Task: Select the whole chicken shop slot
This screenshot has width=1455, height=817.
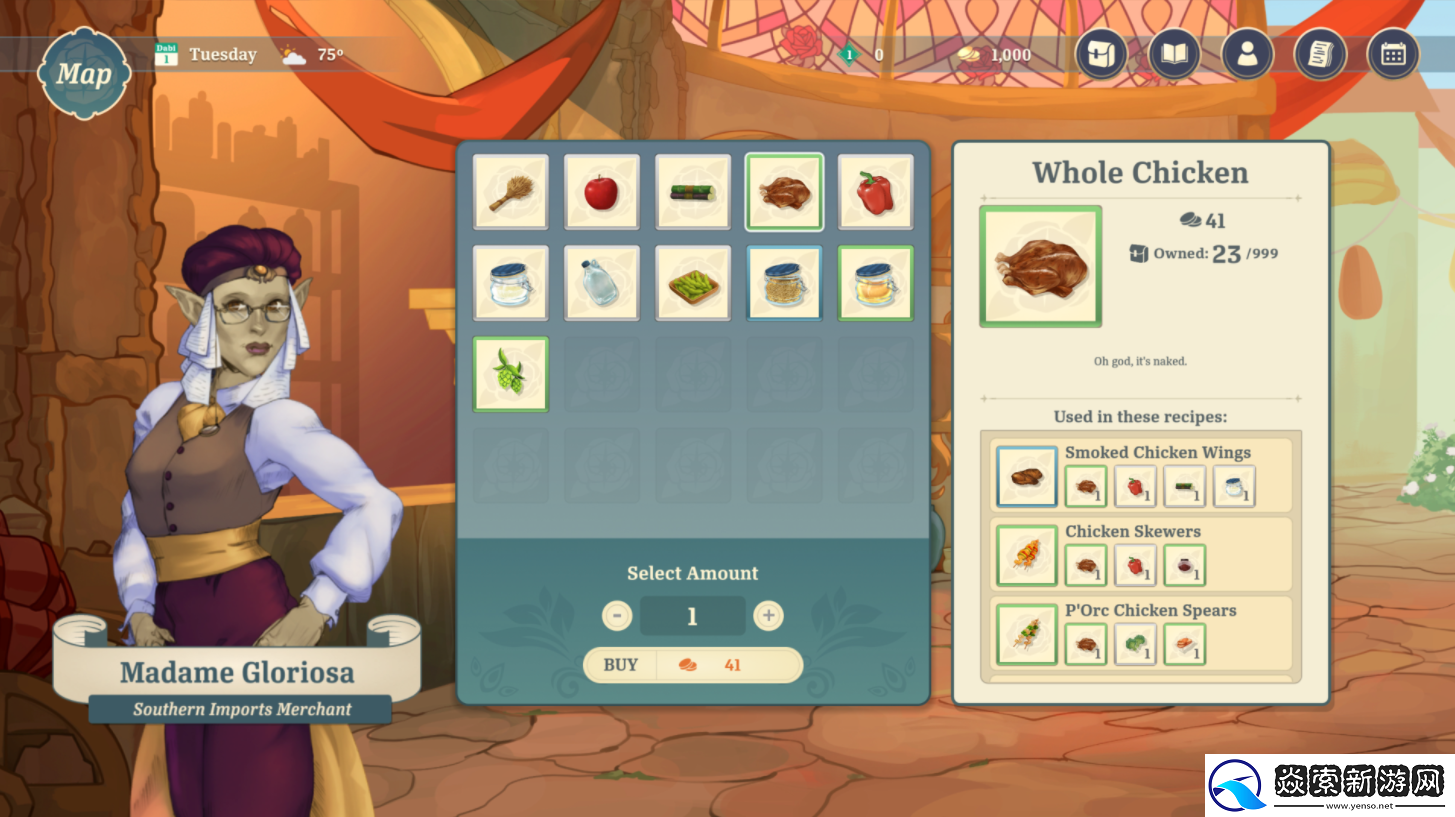Action: click(784, 192)
